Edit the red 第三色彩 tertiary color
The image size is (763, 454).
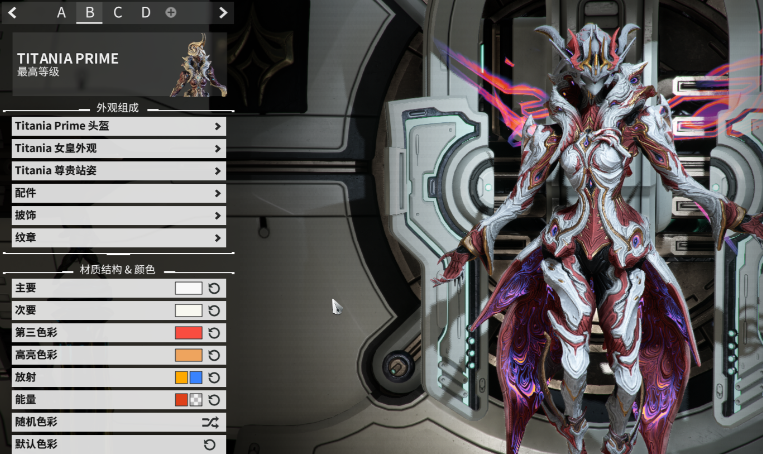tap(188, 333)
